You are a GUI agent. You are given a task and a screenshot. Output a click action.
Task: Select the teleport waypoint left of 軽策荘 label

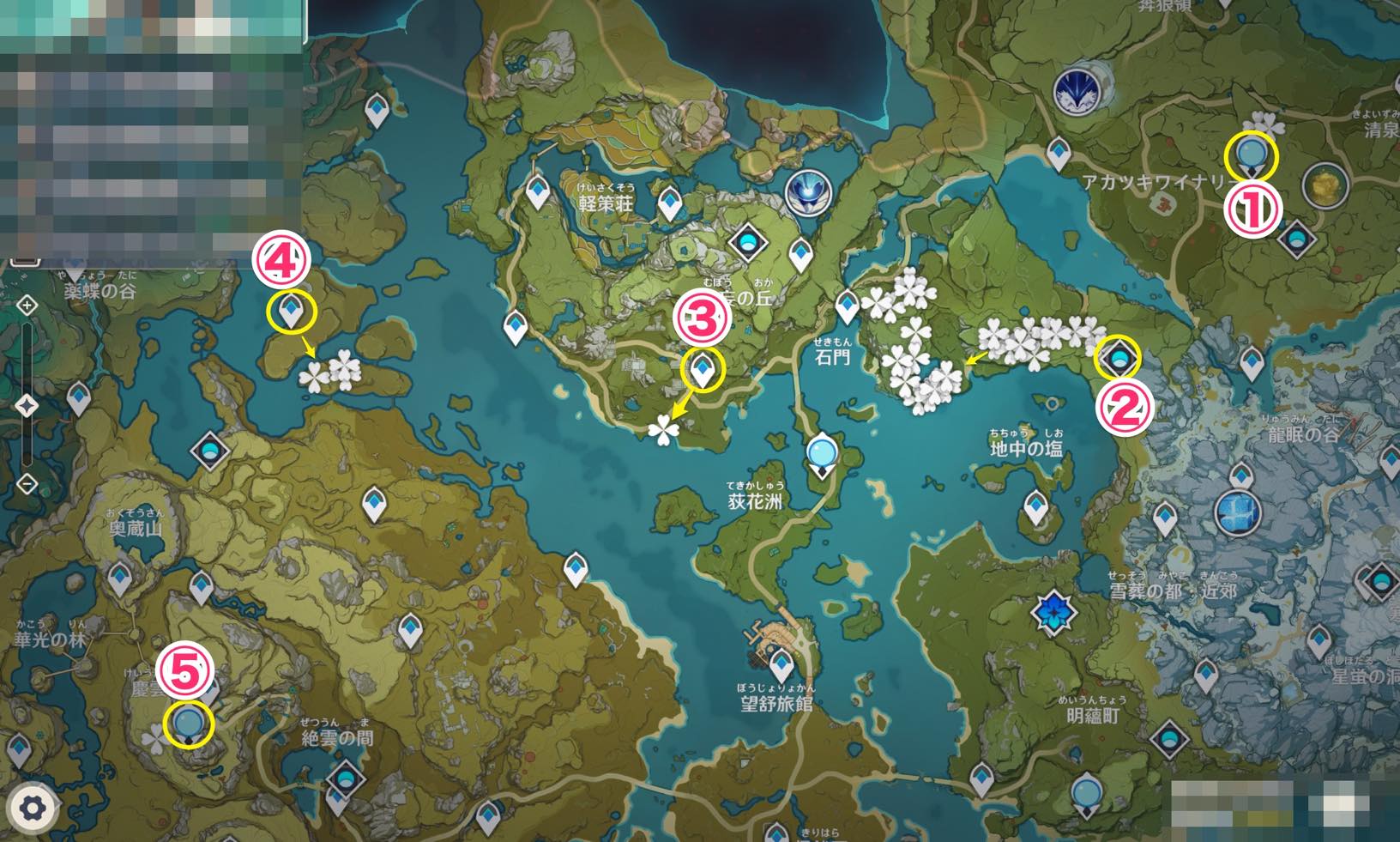point(538,192)
